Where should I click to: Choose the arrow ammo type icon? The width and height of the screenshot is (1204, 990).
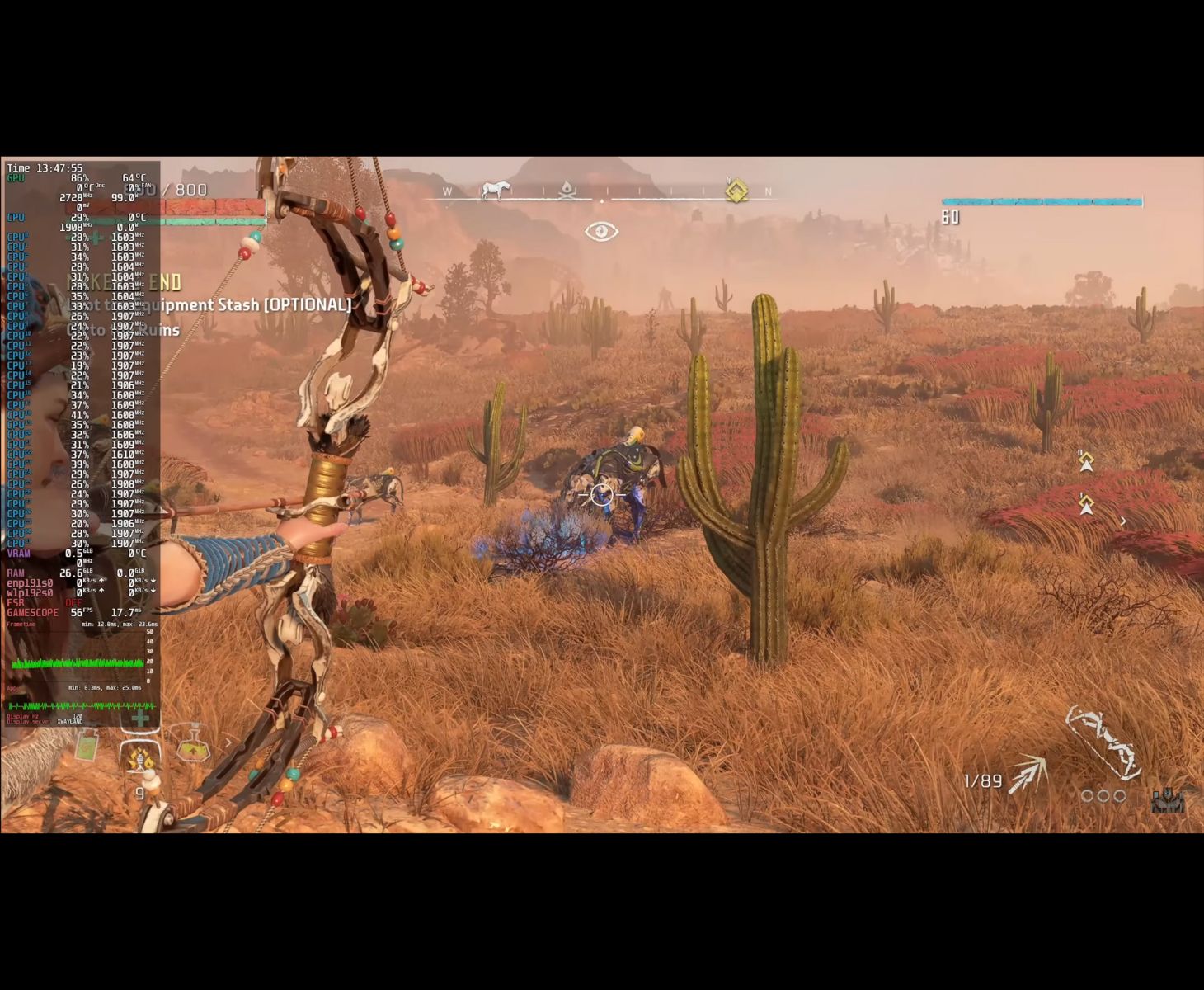(1028, 775)
